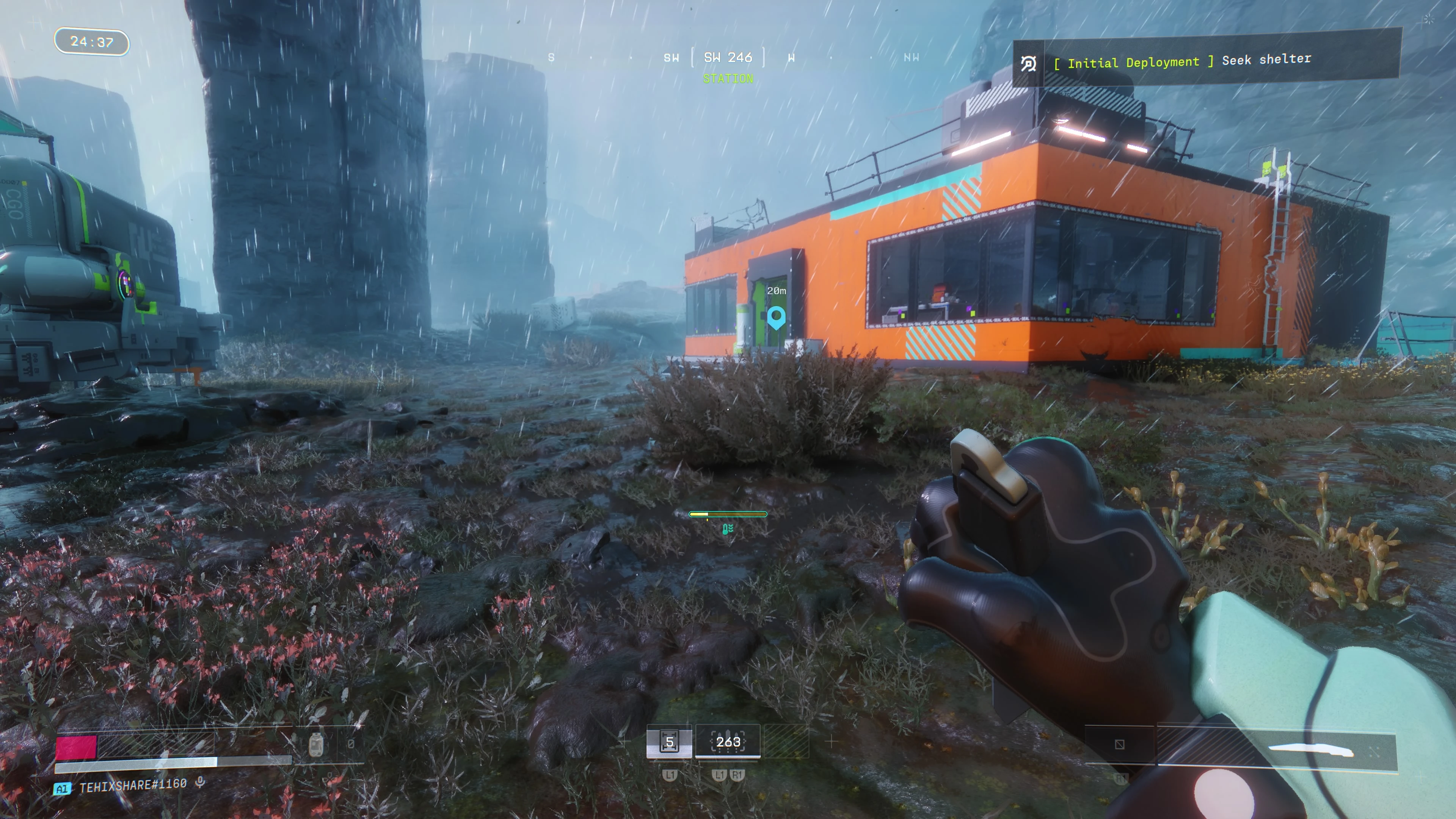Click the canister consumable icon
This screenshot has width=1456, height=819.
[x=316, y=744]
